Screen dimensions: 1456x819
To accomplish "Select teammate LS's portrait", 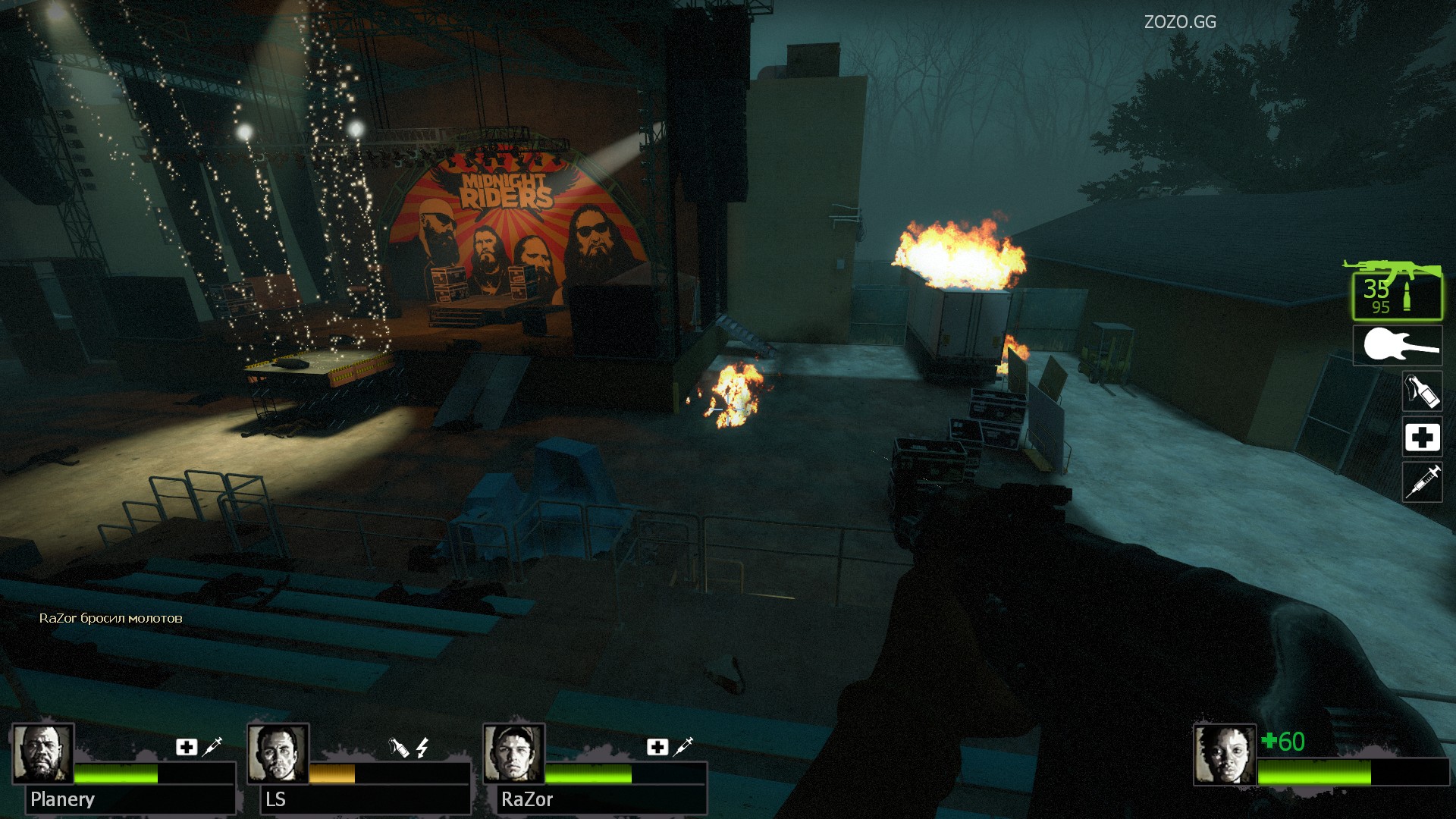I will pos(278,754).
